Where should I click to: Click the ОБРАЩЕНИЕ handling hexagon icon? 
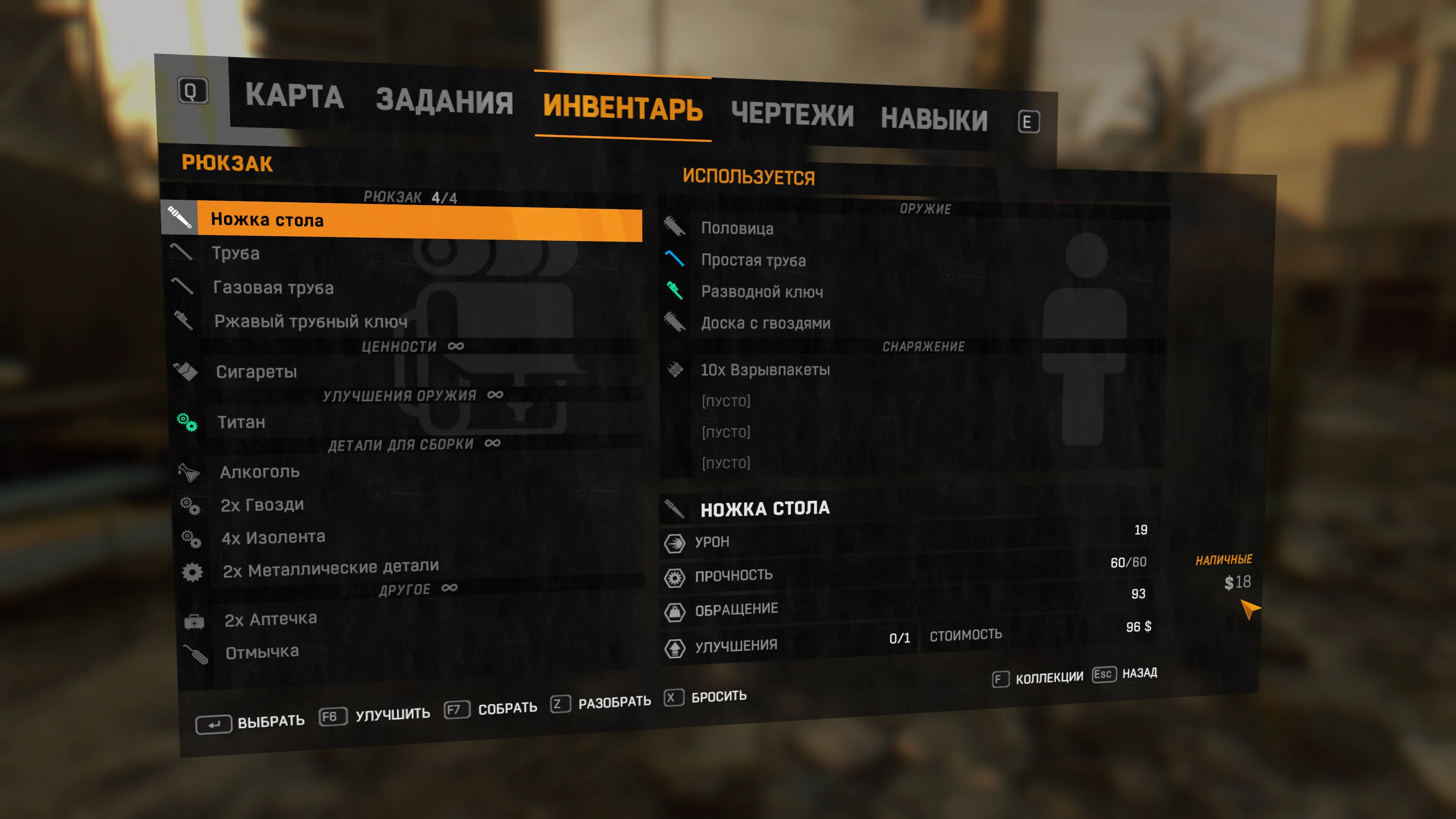[x=675, y=612]
